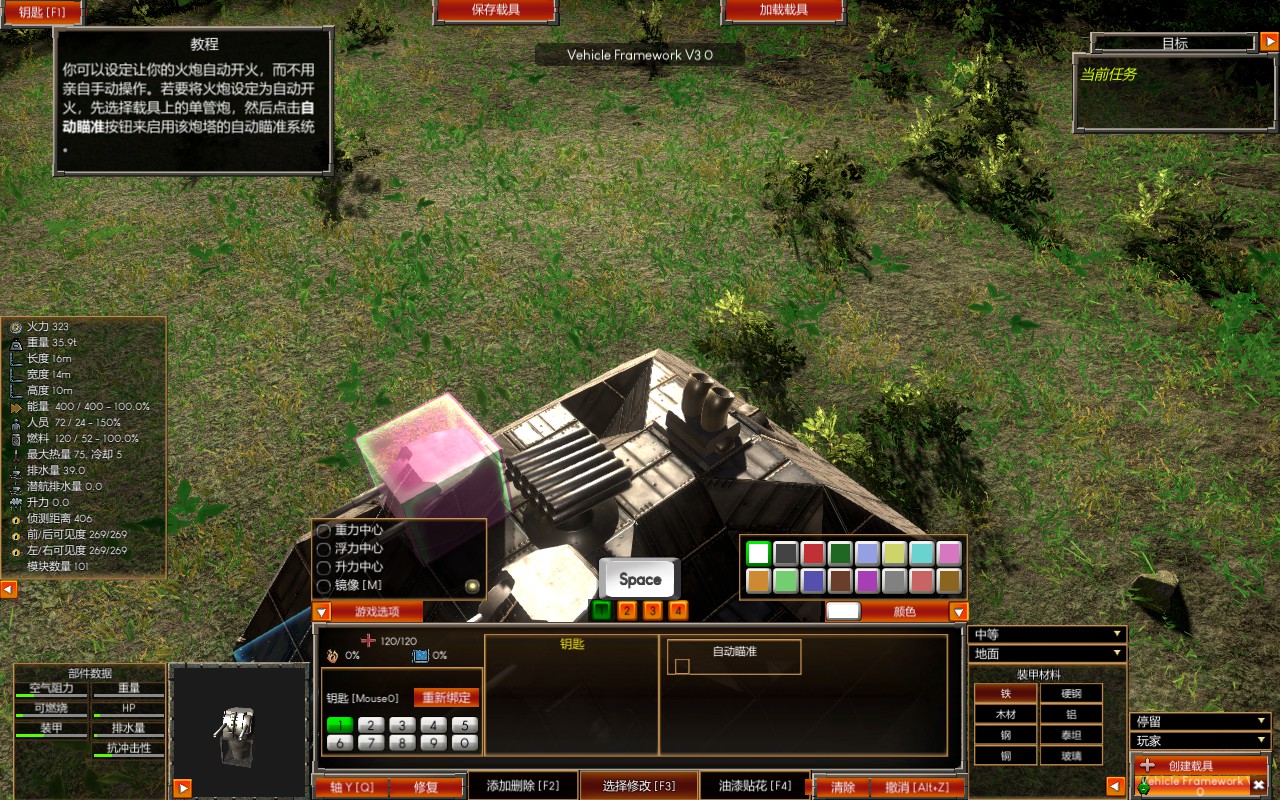The image size is (1280, 800).
Task: Select the 钥匙 [F1] keys button
Action: pos(41,12)
